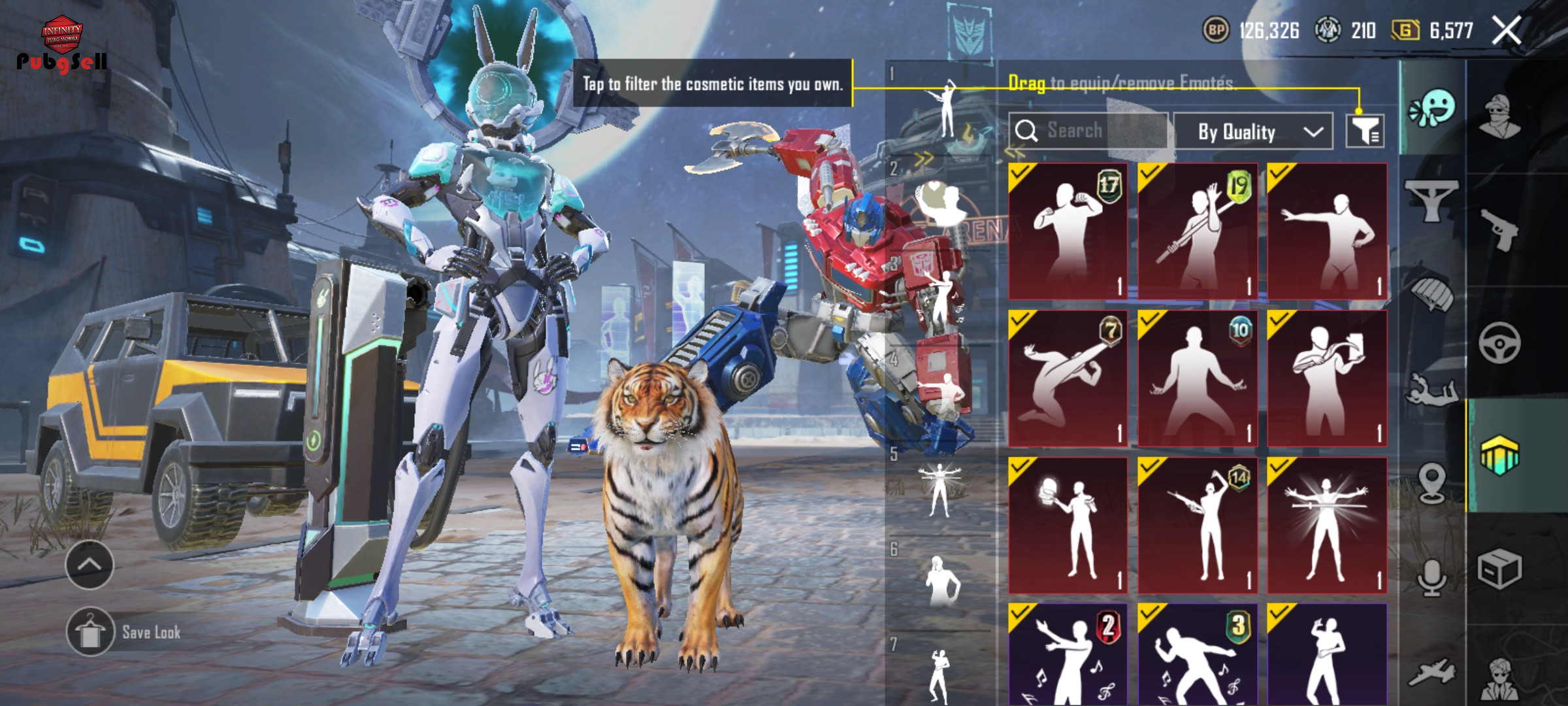Pick the dance emote with badge 2
1568x706 pixels.
1068,655
